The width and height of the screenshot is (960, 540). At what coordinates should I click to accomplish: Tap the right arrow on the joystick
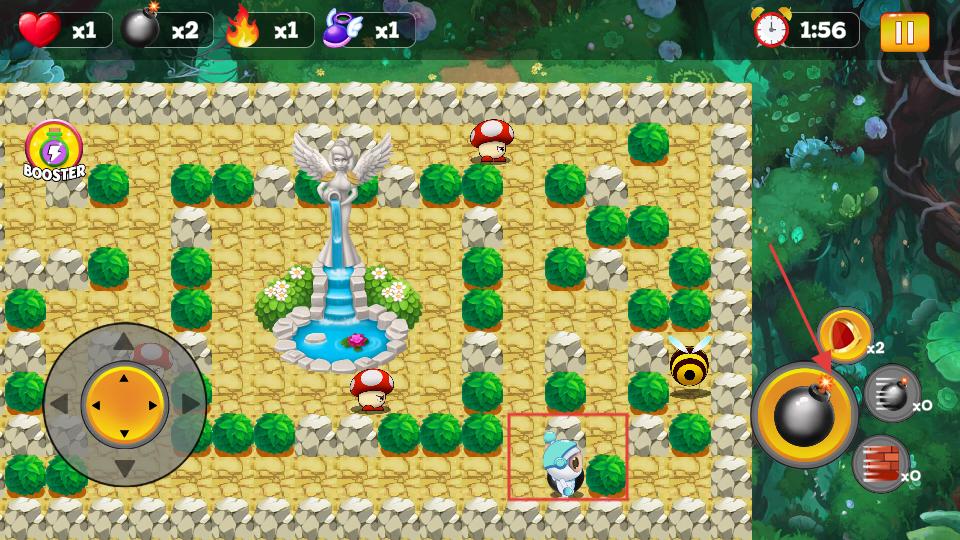[x=186, y=405]
